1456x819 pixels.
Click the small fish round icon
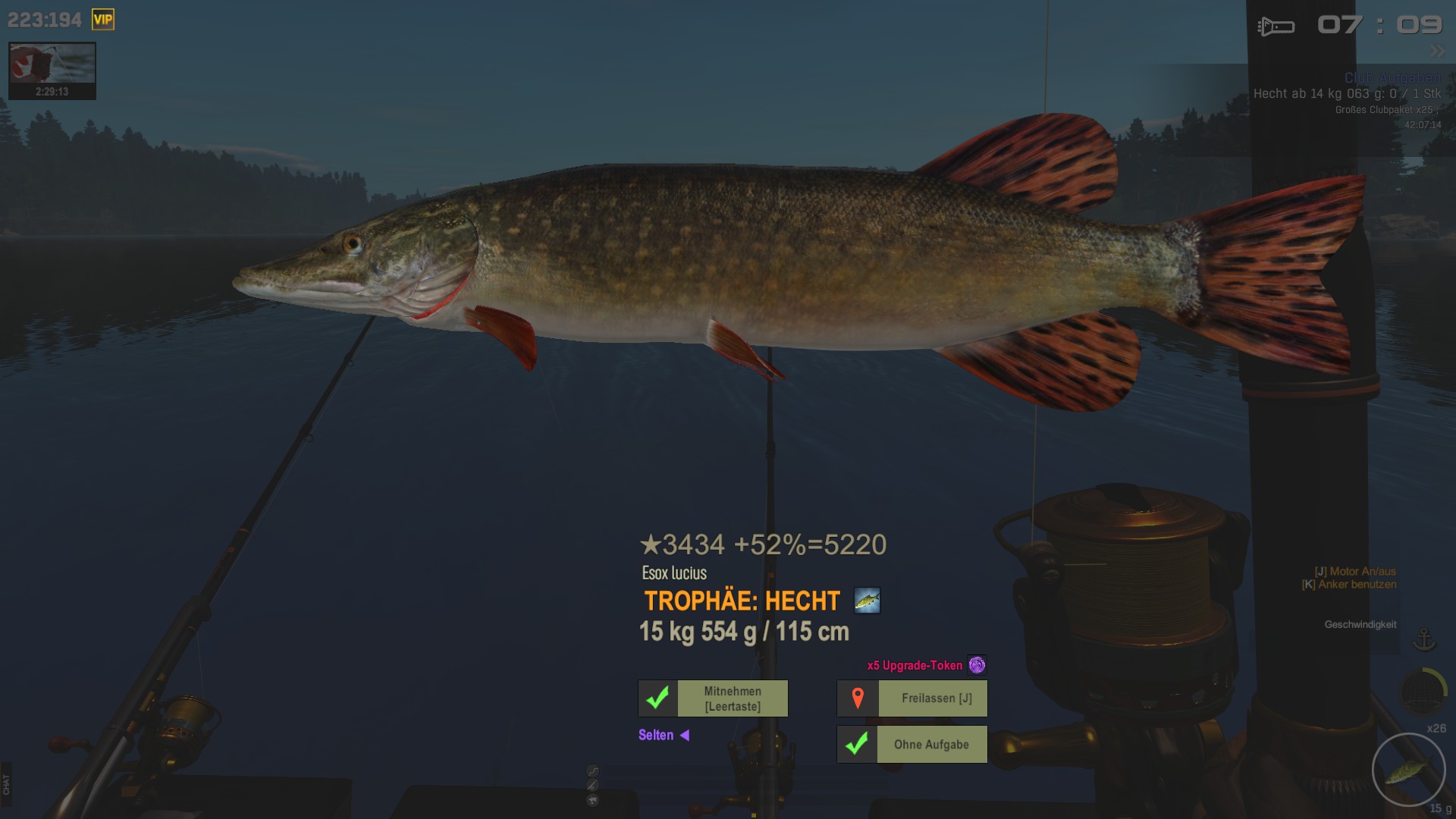[593, 800]
